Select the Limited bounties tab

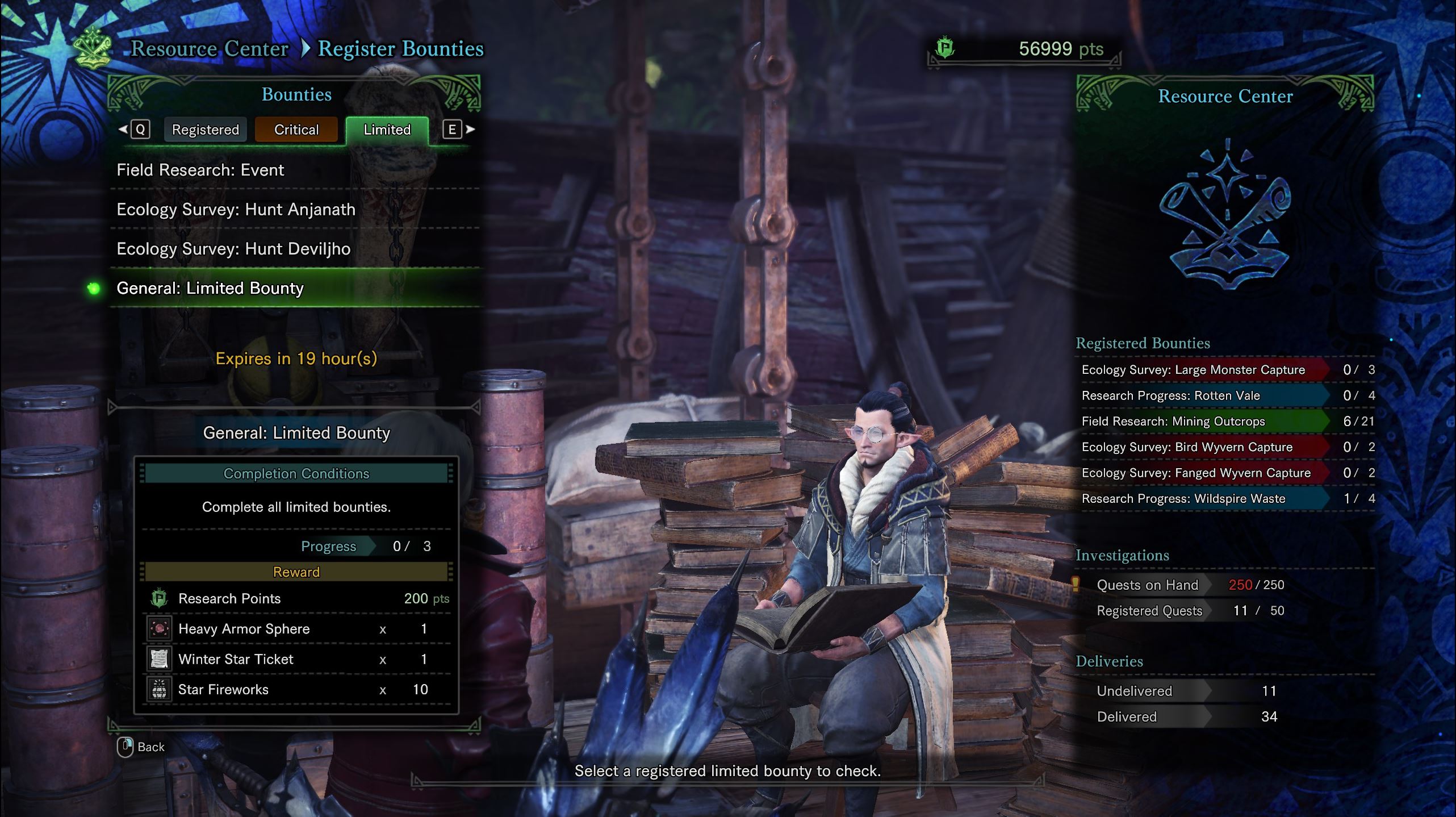[387, 130]
